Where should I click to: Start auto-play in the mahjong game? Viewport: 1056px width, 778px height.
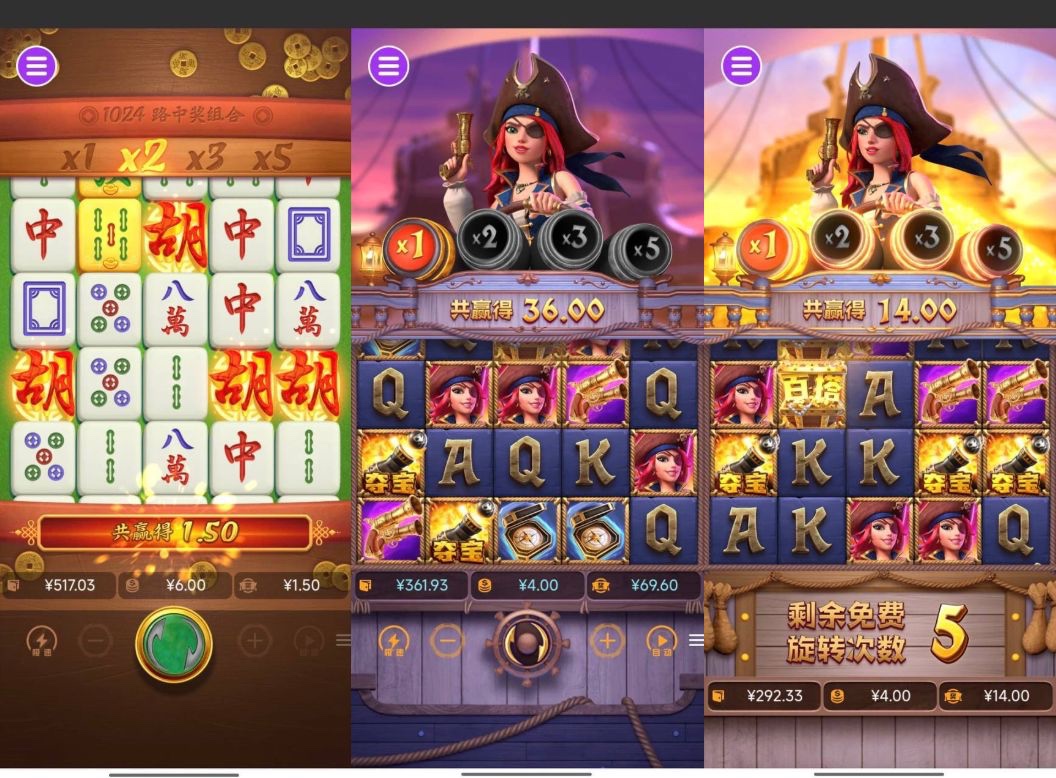(x=309, y=641)
